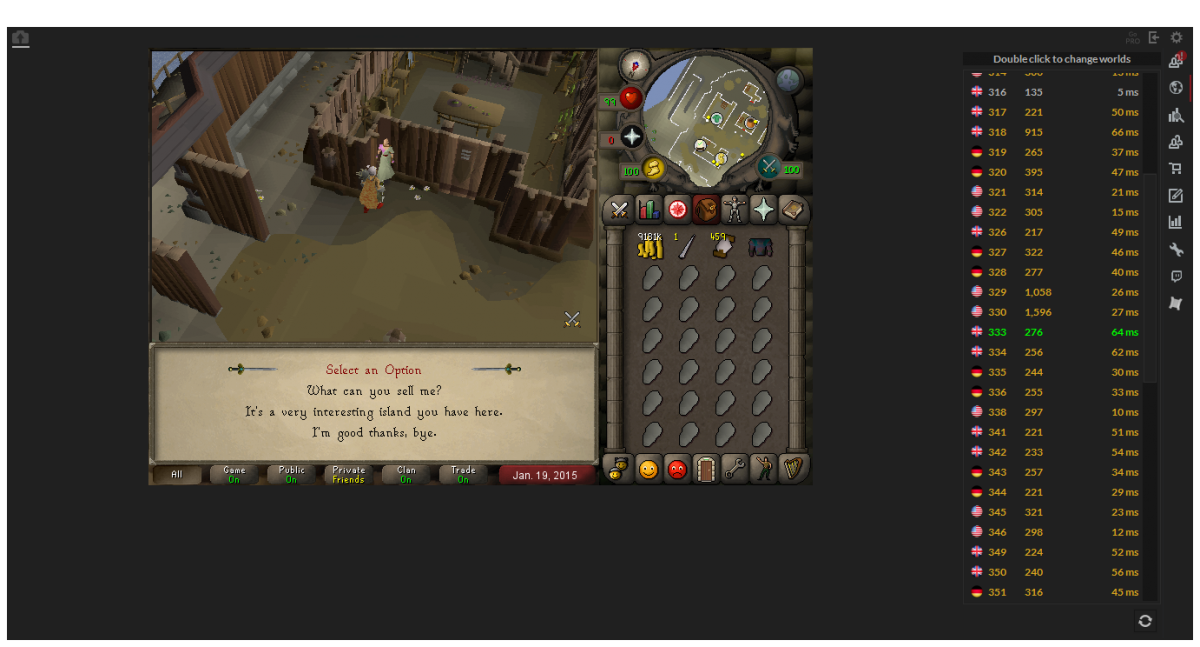The image size is (1200, 647).
Task: Toggle run with the energy orb
Action: coord(653,168)
